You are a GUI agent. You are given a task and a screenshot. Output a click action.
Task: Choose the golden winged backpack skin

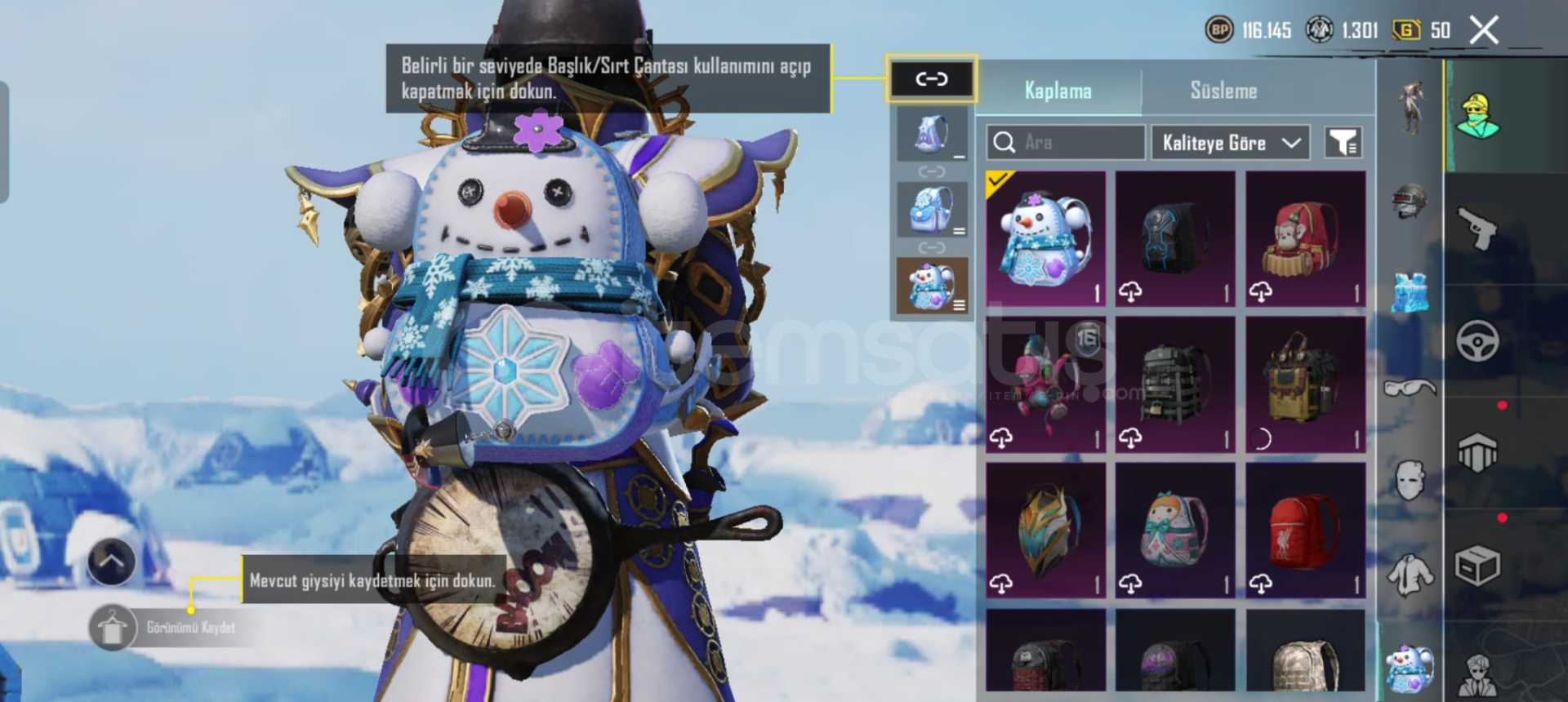click(x=1045, y=531)
